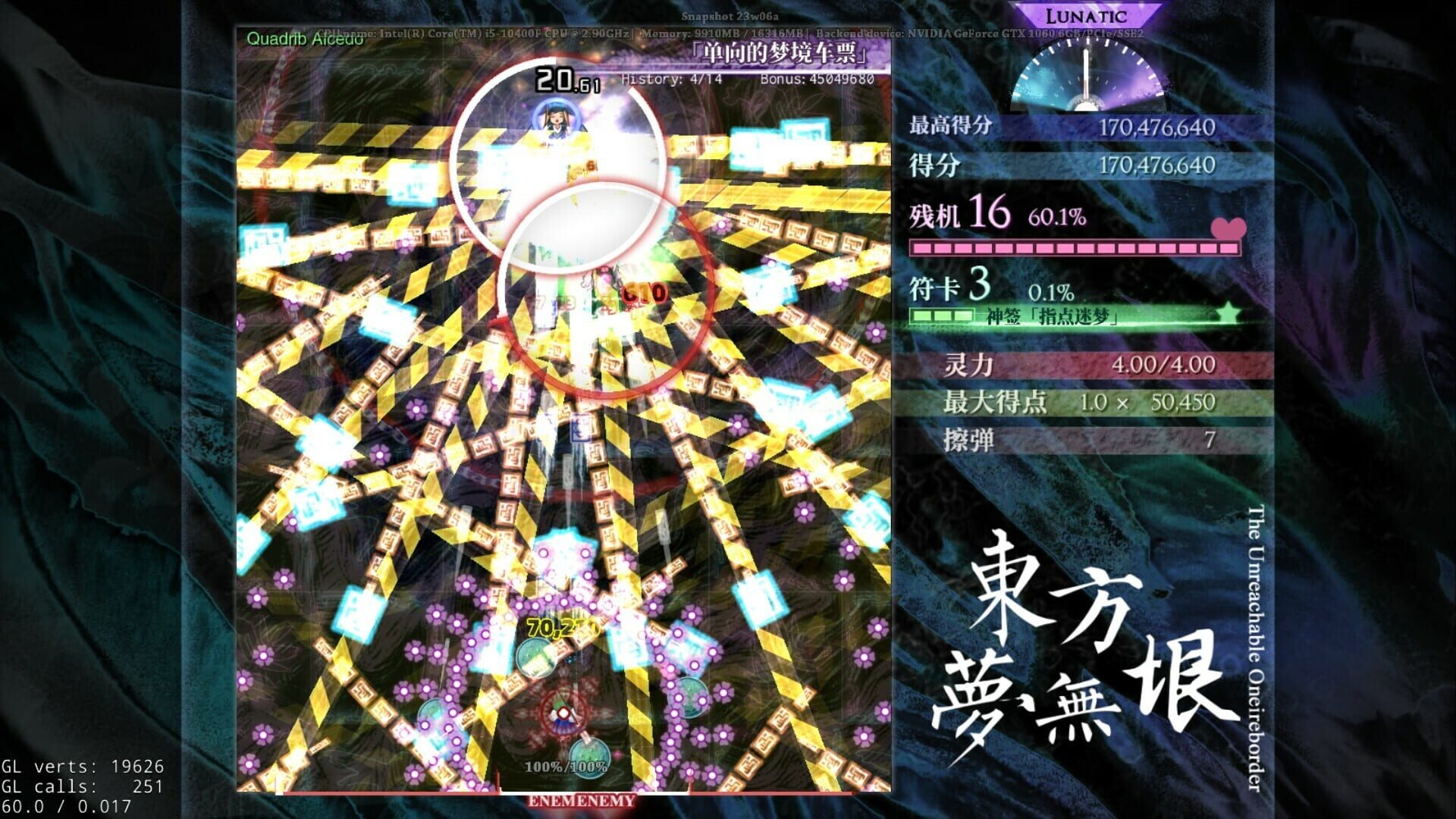Click the LUNATIC difficulty banner
This screenshot has height=819, width=1456.
(x=1087, y=14)
